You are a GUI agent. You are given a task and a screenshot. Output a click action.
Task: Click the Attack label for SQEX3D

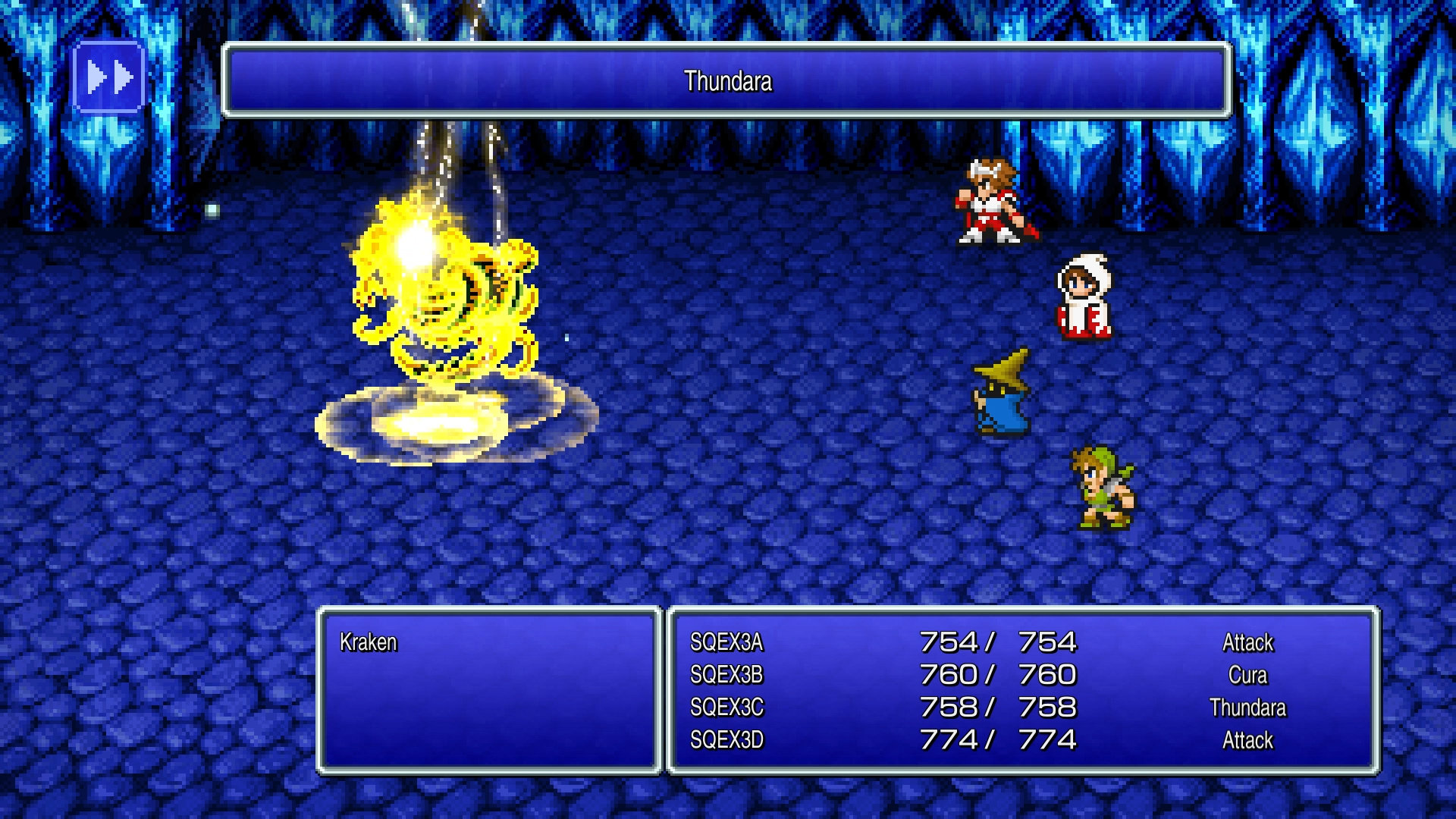point(1249,741)
